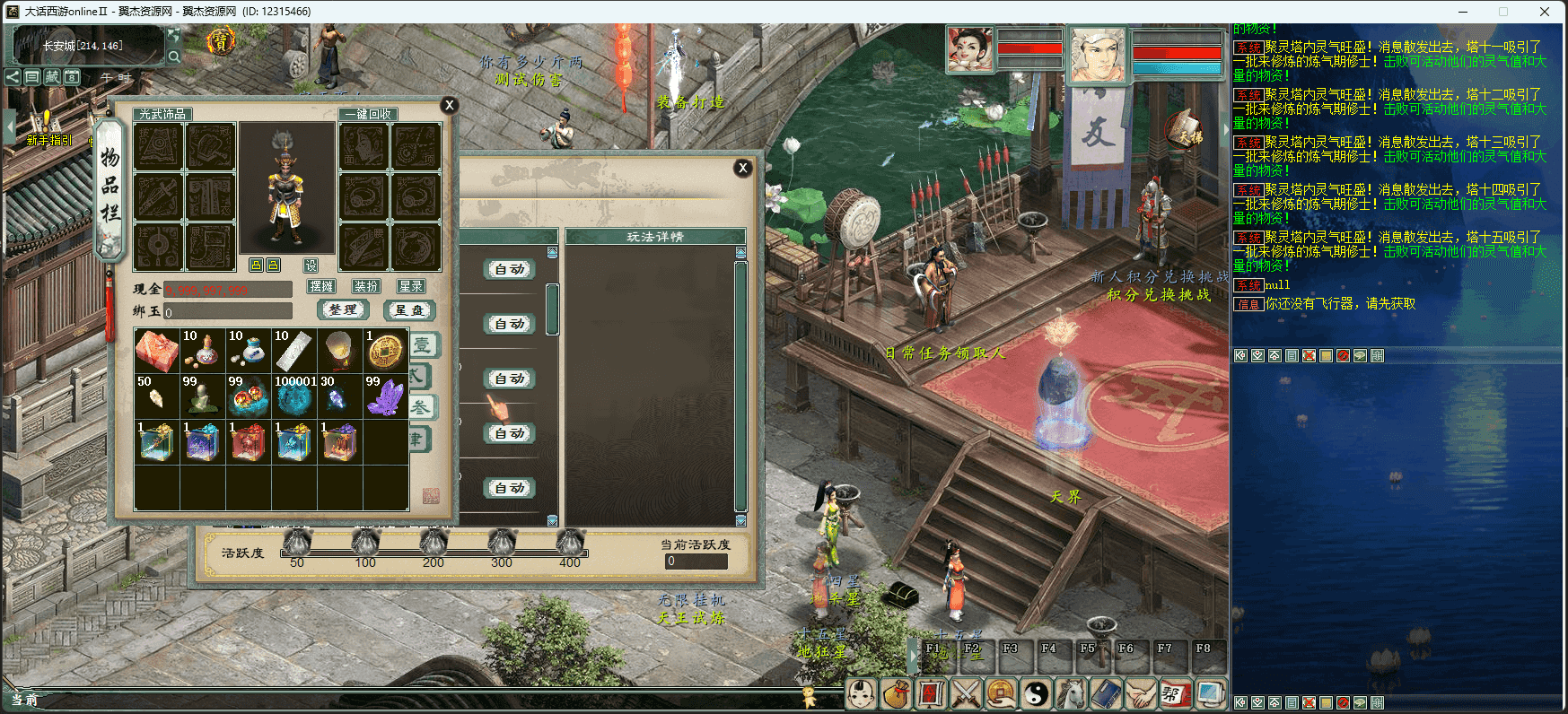Open the 装扮 costume button

(x=366, y=286)
